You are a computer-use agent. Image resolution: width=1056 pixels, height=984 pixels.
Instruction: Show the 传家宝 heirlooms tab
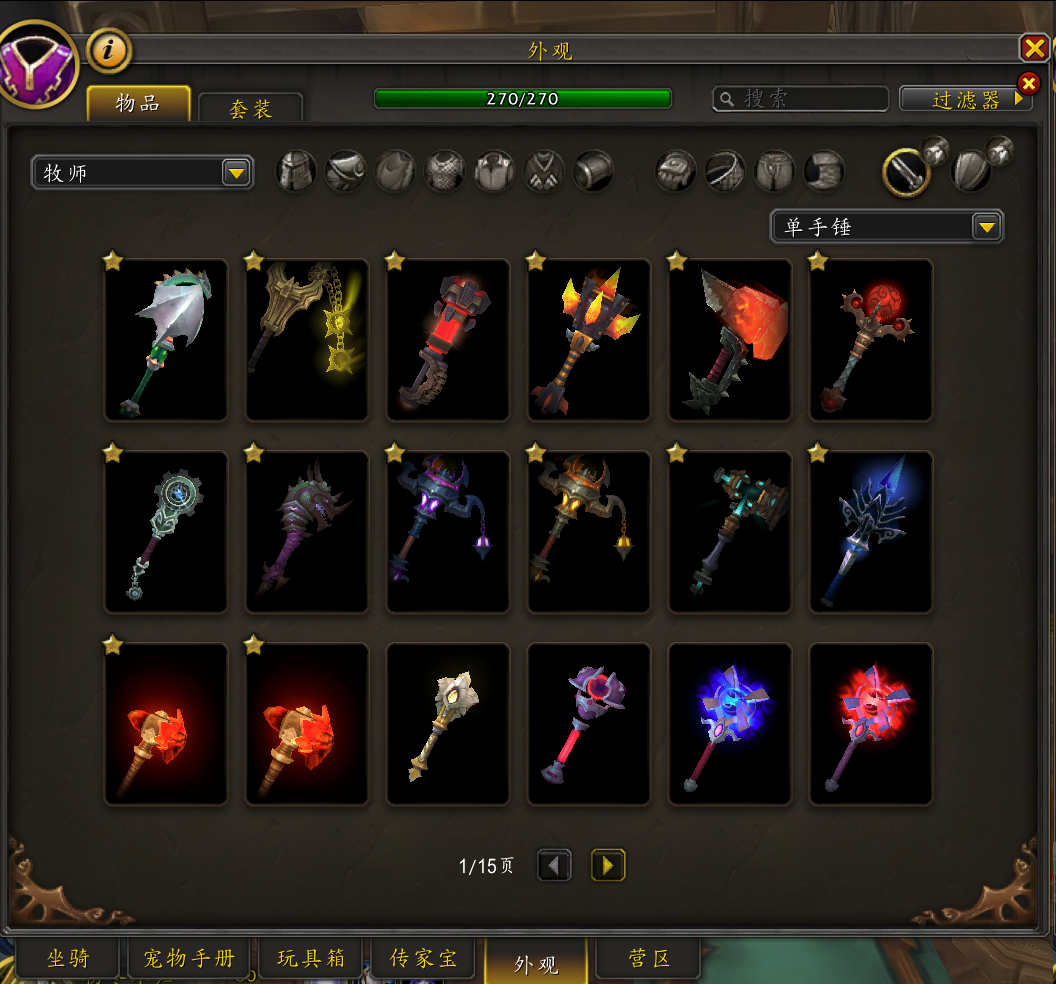(424, 959)
